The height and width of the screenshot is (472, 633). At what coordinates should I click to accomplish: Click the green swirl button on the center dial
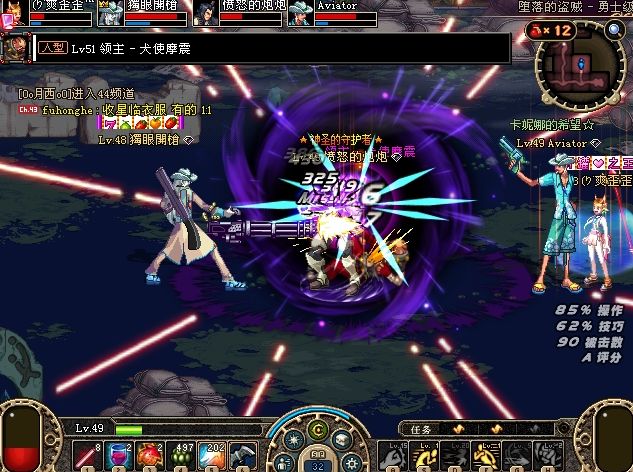tap(316, 430)
